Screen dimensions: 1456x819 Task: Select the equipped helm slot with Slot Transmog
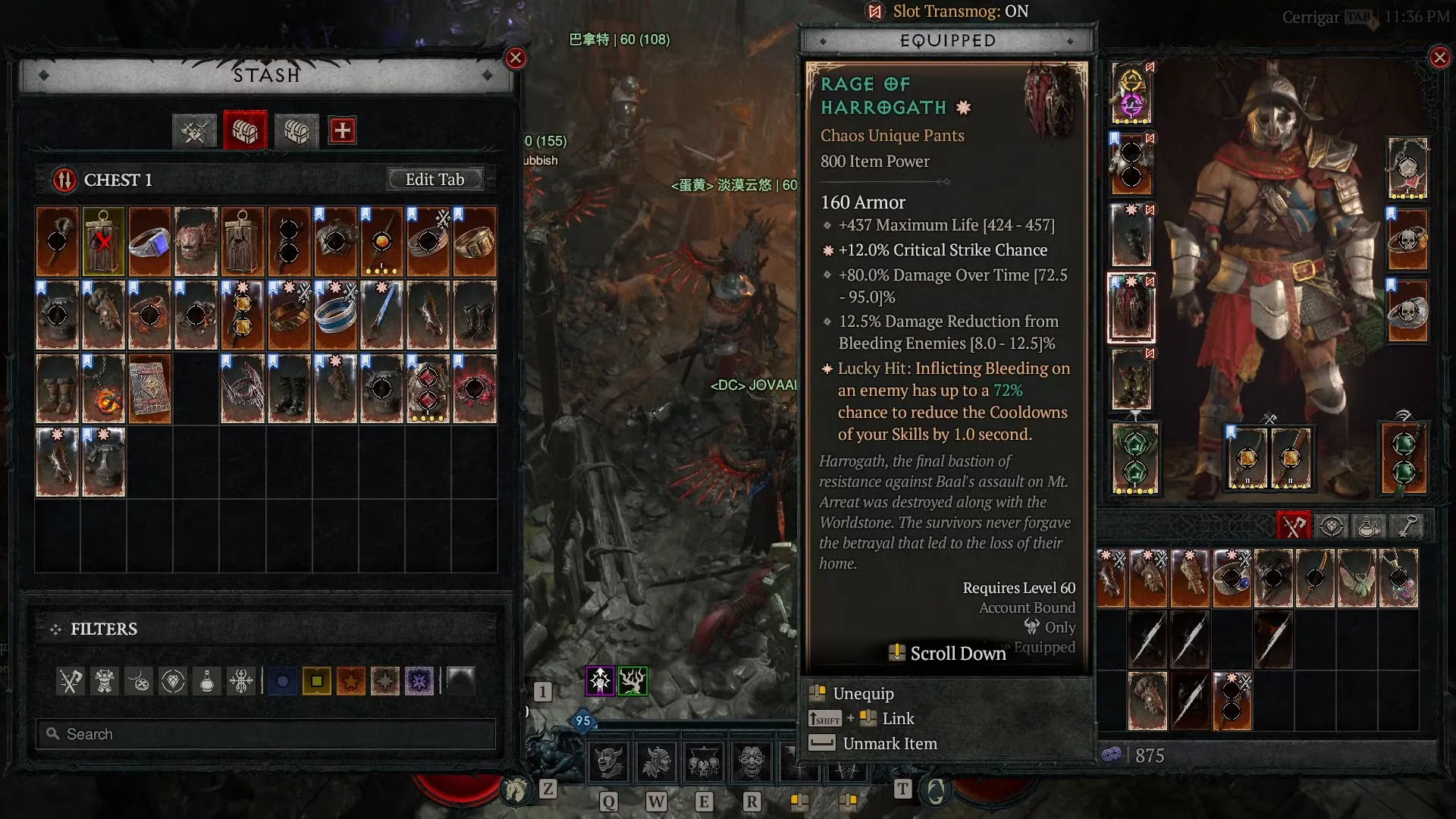pos(1131,94)
